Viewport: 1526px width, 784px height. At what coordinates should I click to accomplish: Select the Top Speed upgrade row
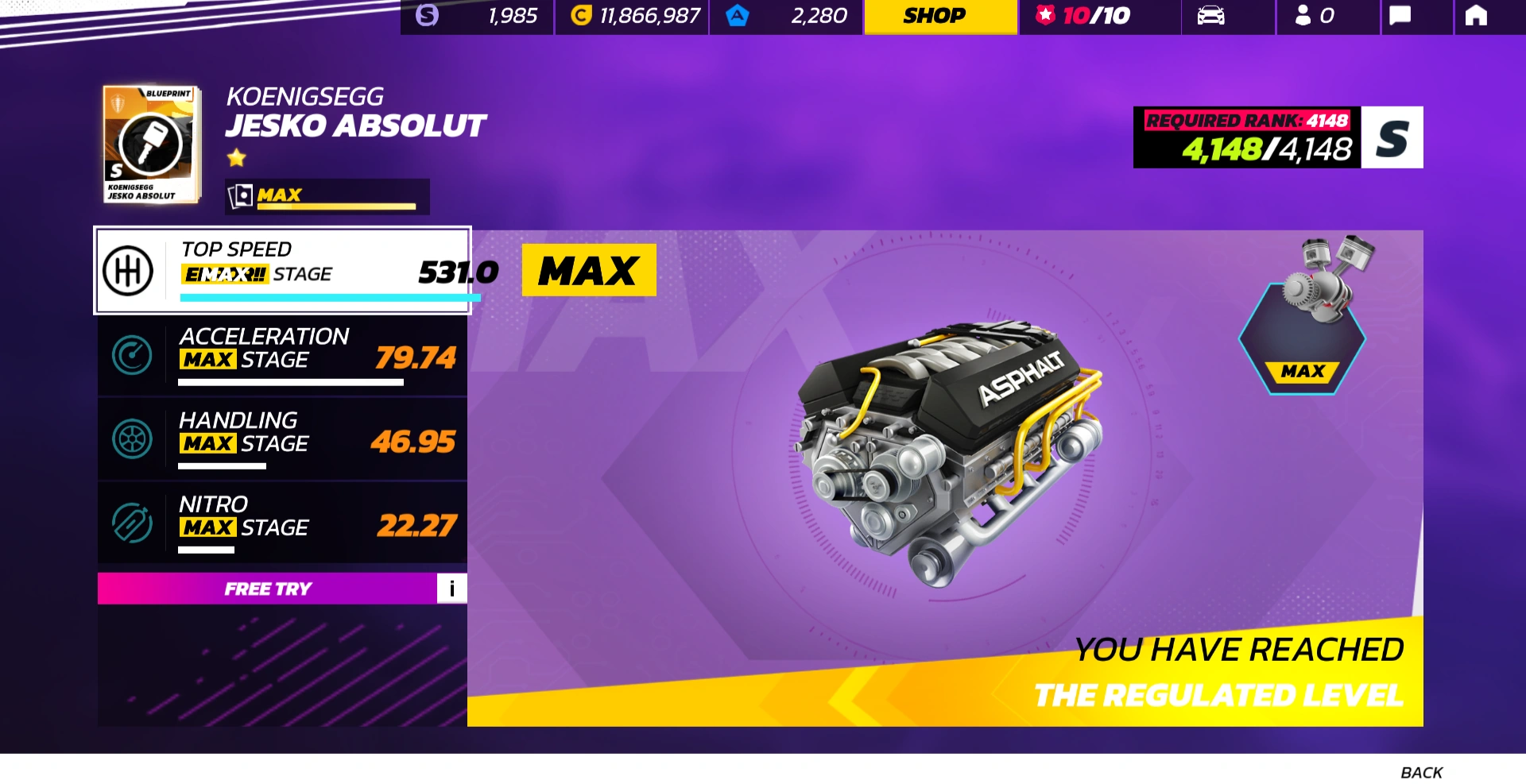click(x=282, y=271)
